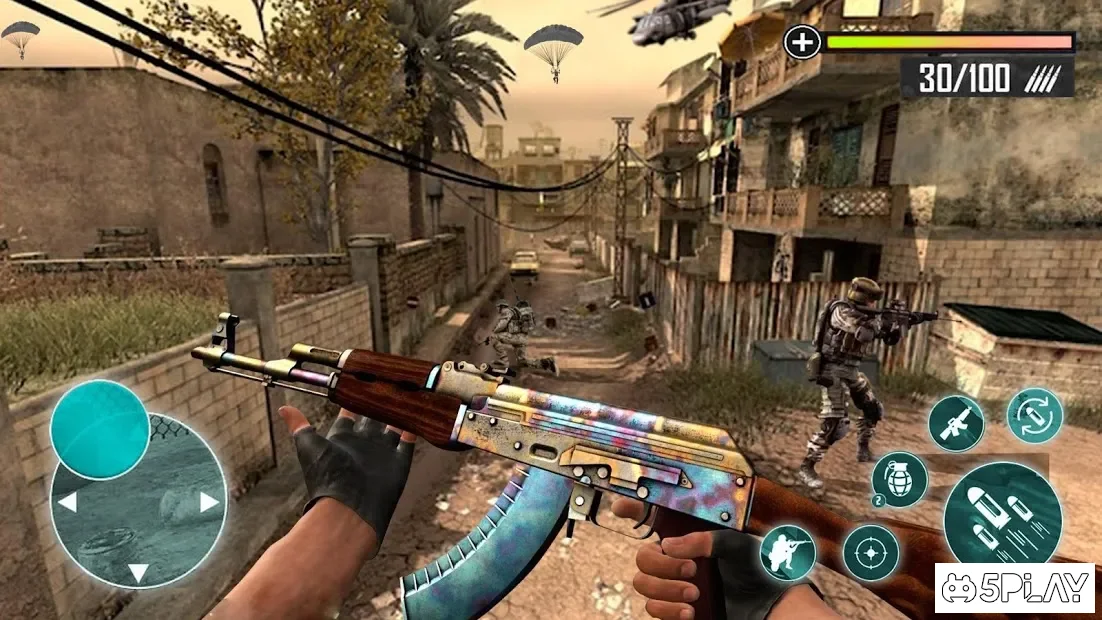Tap the kneeling soldier stance button
1102x620 pixels.
click(x=788, y=553)
